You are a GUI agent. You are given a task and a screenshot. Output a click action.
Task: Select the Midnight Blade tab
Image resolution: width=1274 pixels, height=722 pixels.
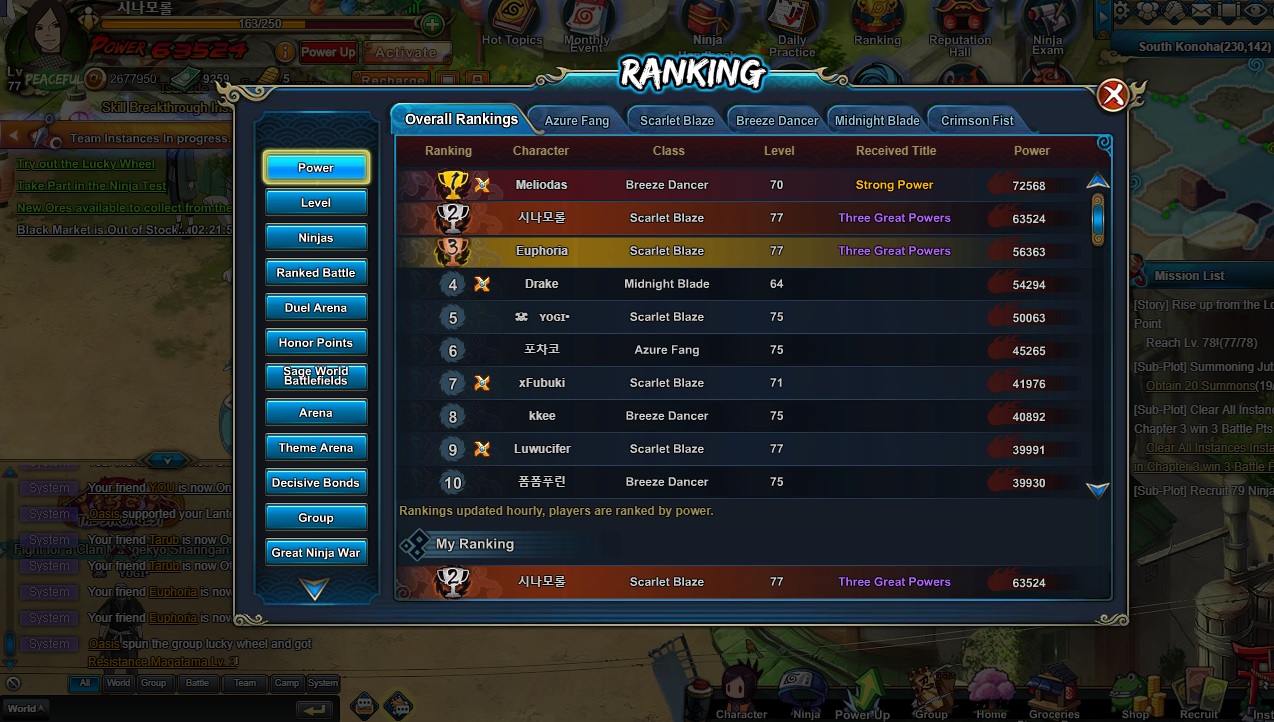877,120
